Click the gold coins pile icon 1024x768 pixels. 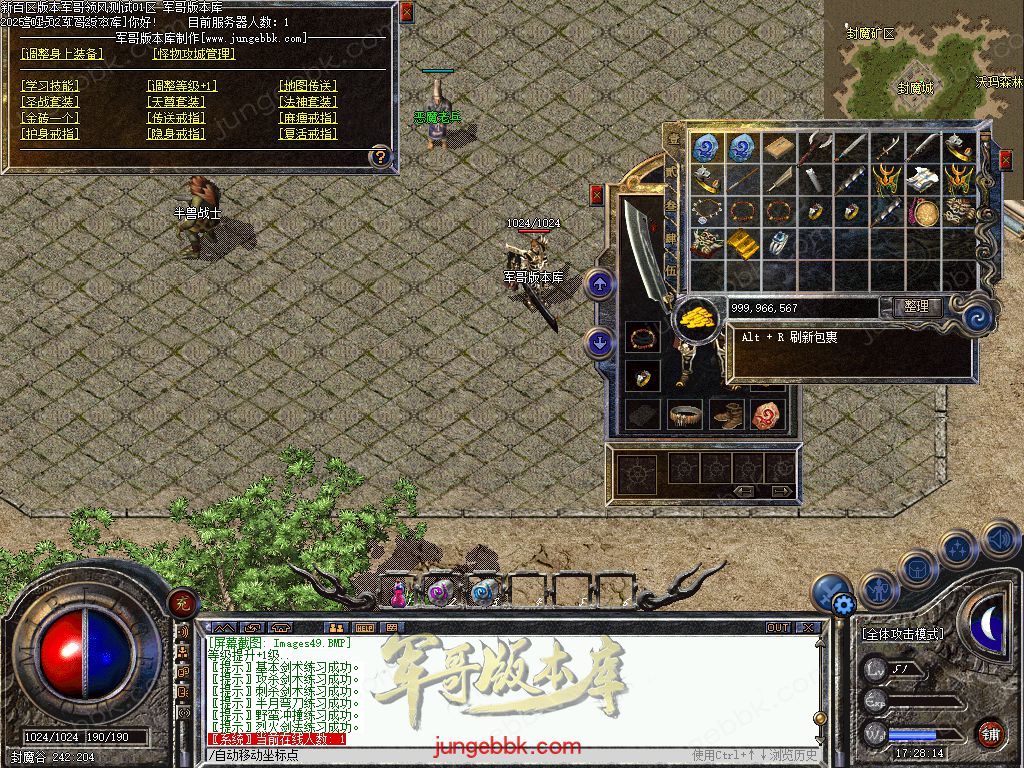pos(696,318)
